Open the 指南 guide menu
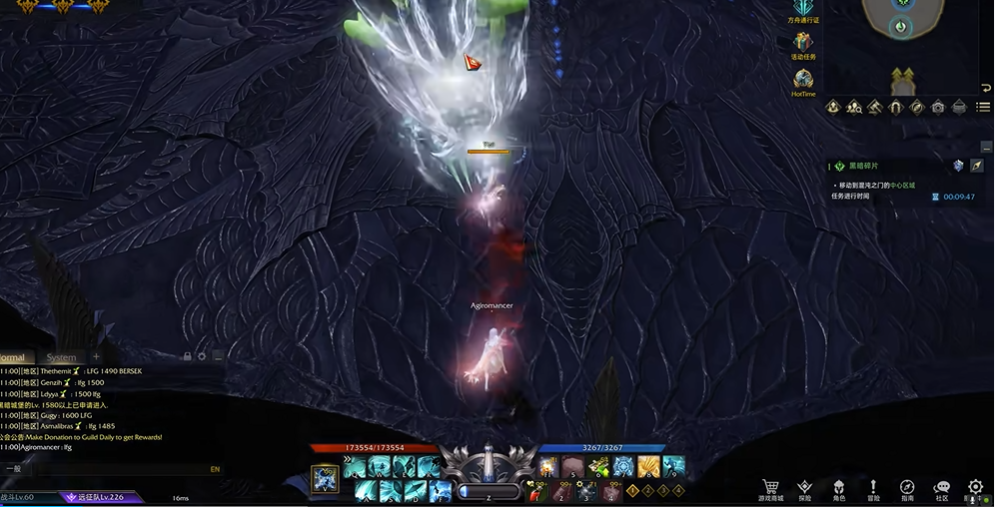The width and height of the screenshot is (995, 507). (x=907, y=489)
